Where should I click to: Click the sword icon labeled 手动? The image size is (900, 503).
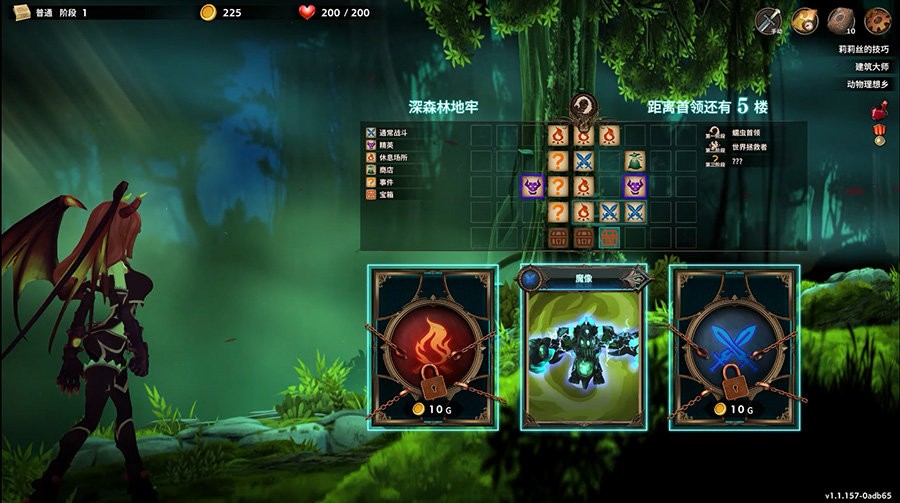(x=768, y=20)
